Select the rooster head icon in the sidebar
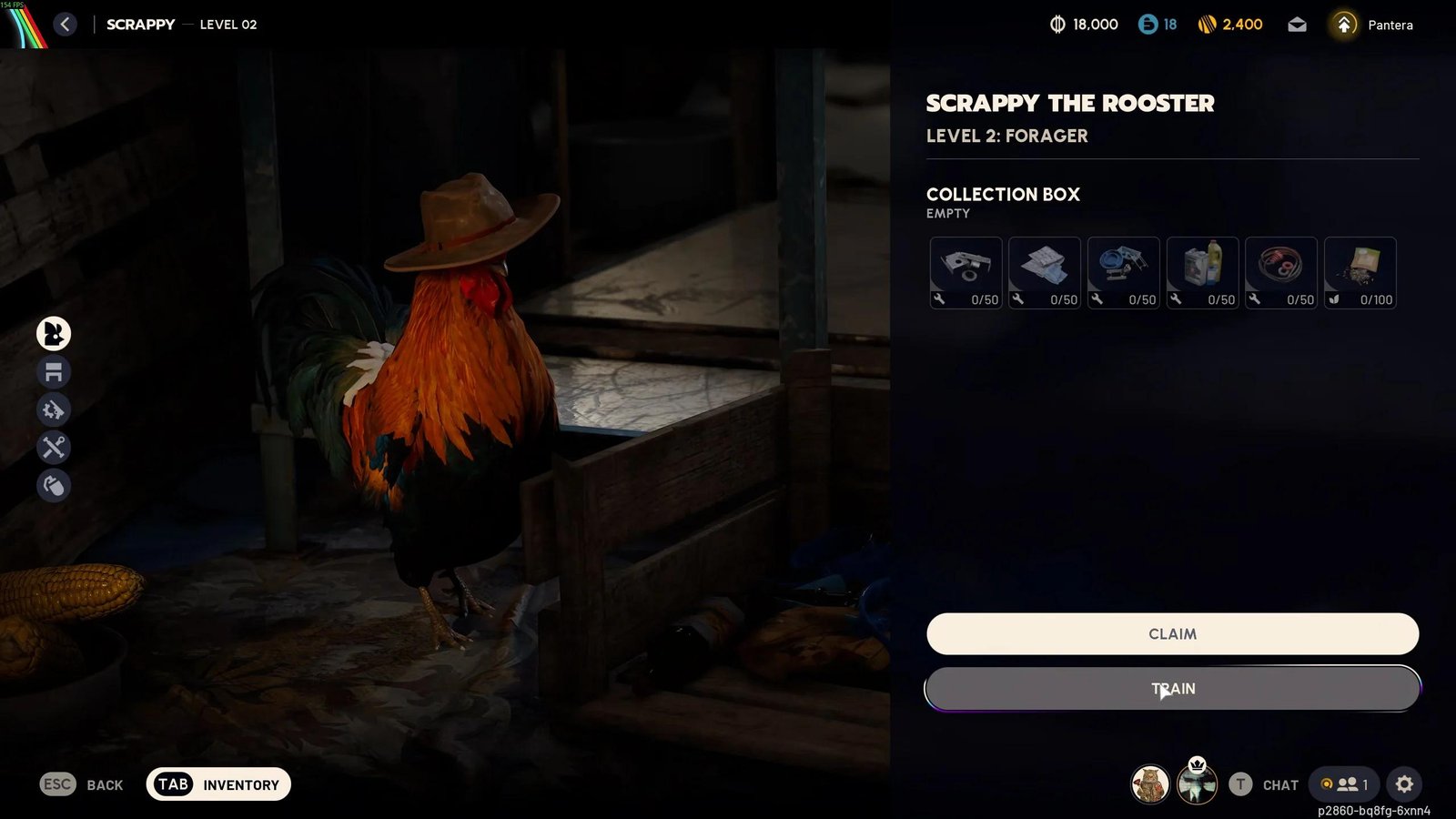This screenshot has height=819, width=1456. pos(52,334)
